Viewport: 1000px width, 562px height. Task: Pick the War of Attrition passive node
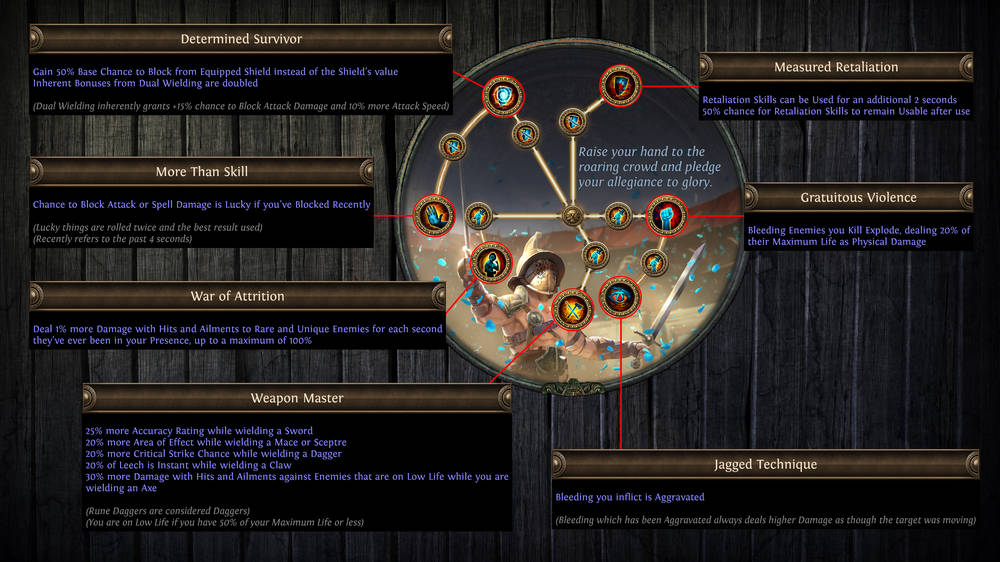(489, 263)
